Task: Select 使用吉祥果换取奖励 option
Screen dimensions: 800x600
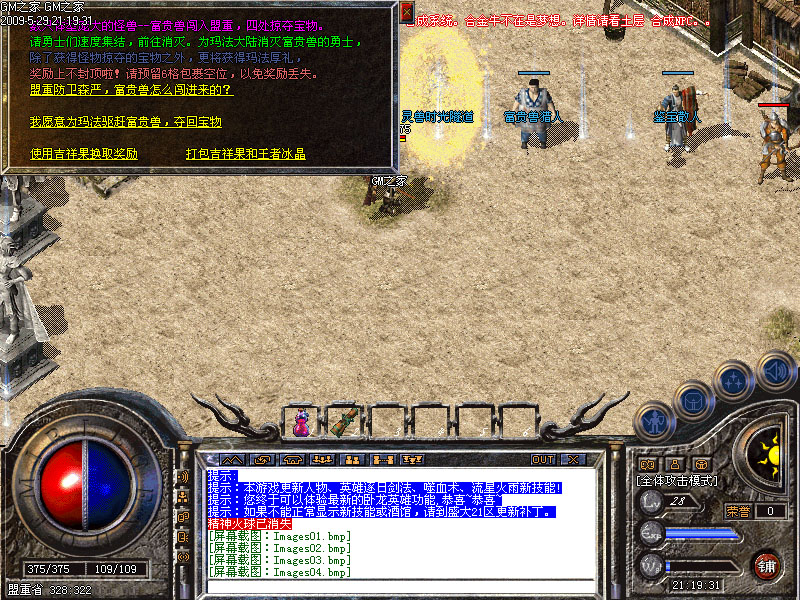Action: (x=84, y=155)
